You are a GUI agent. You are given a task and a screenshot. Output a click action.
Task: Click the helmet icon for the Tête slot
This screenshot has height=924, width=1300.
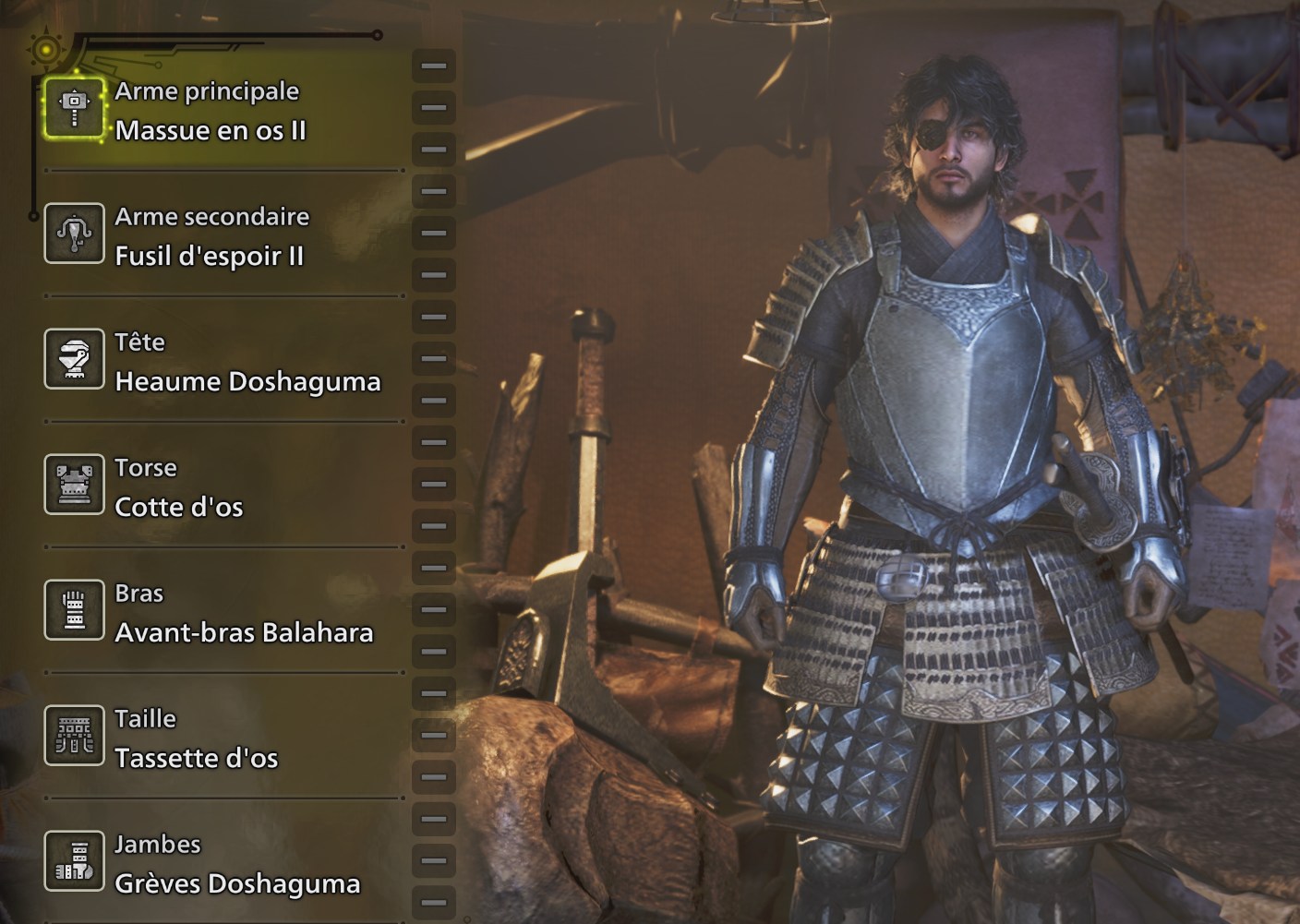click(74, 359)
